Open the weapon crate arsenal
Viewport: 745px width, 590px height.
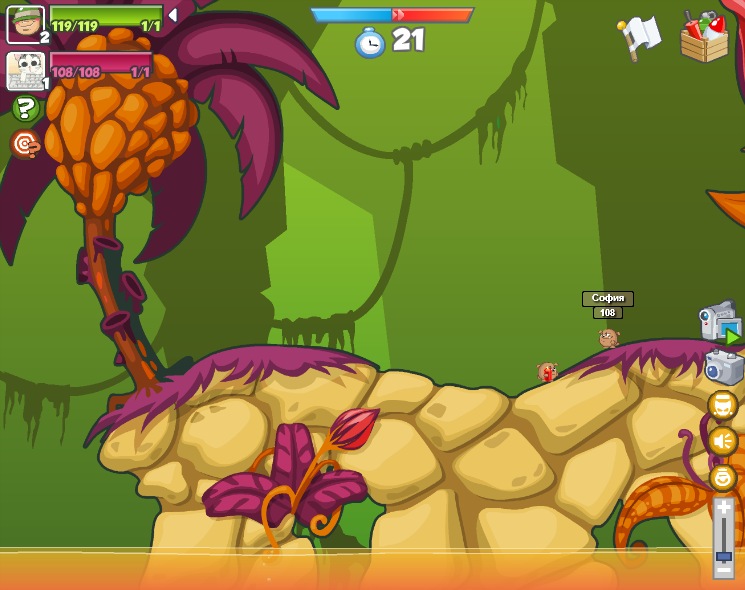[x=704, y=37]
